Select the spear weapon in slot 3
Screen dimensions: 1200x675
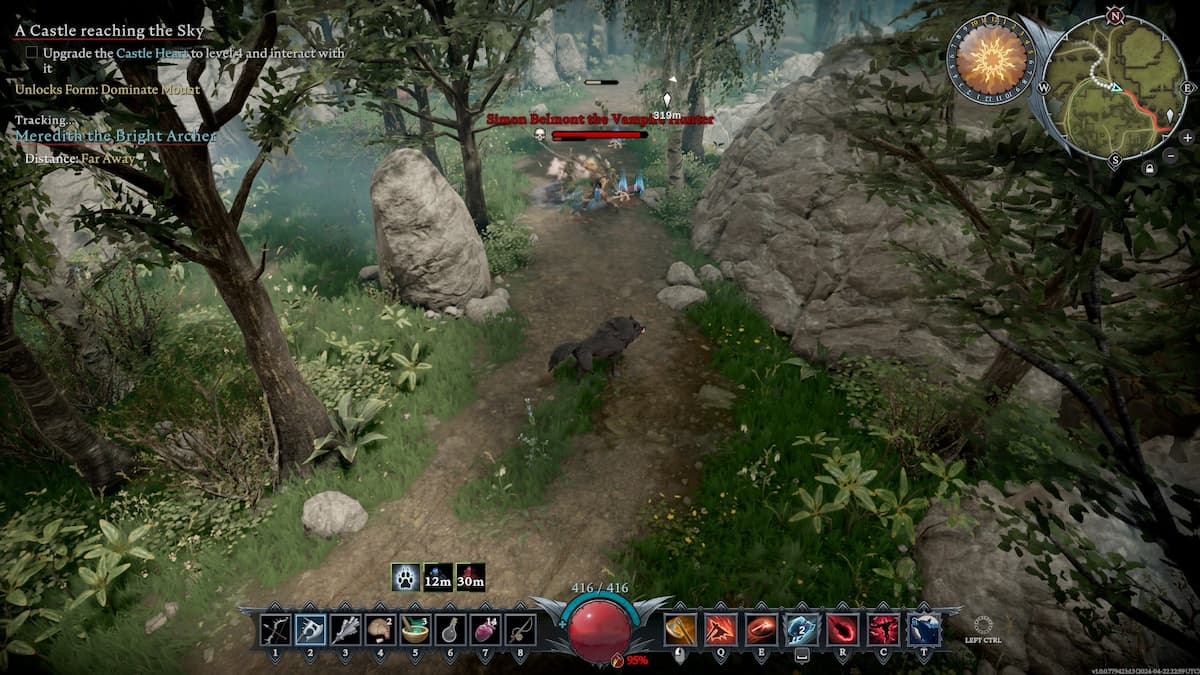pyautogui.click(x=345, y=629)
